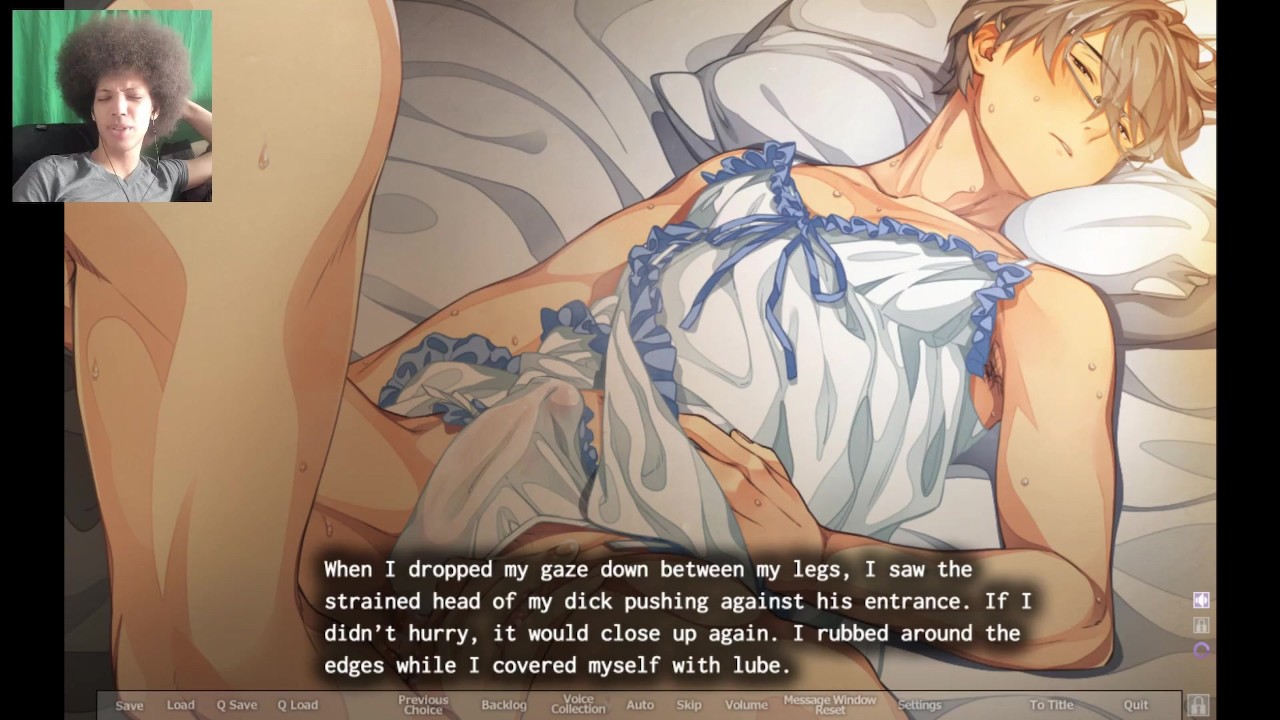Quit the game via the toolbar

[1136, 705]
